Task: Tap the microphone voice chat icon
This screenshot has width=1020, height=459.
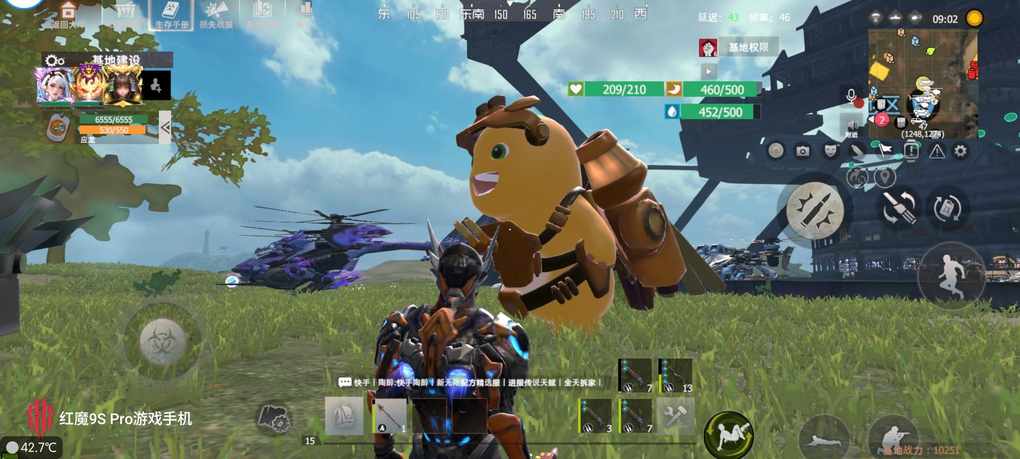Action: (852, 95)
